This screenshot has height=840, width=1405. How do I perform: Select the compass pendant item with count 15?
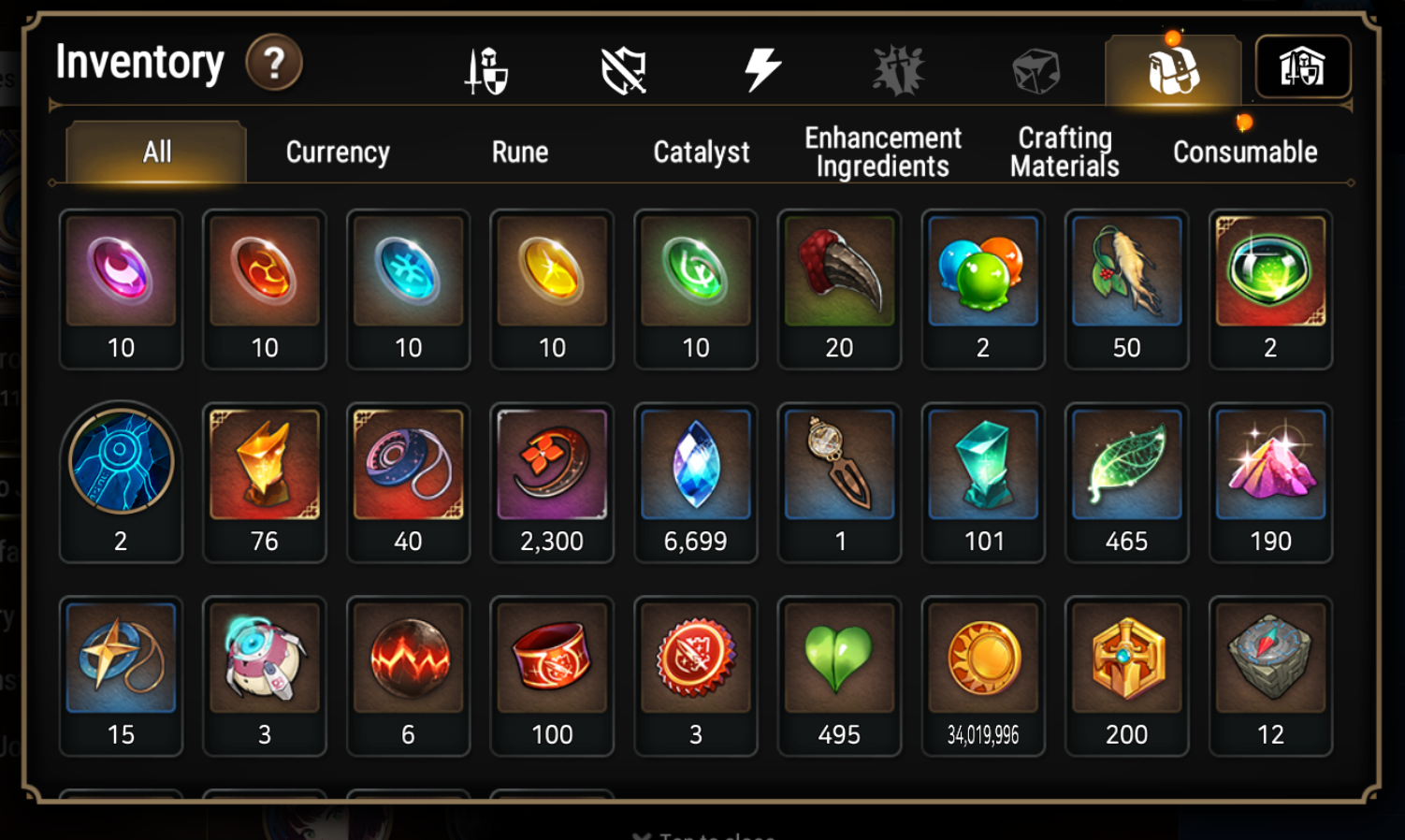[x=121, y=664]
